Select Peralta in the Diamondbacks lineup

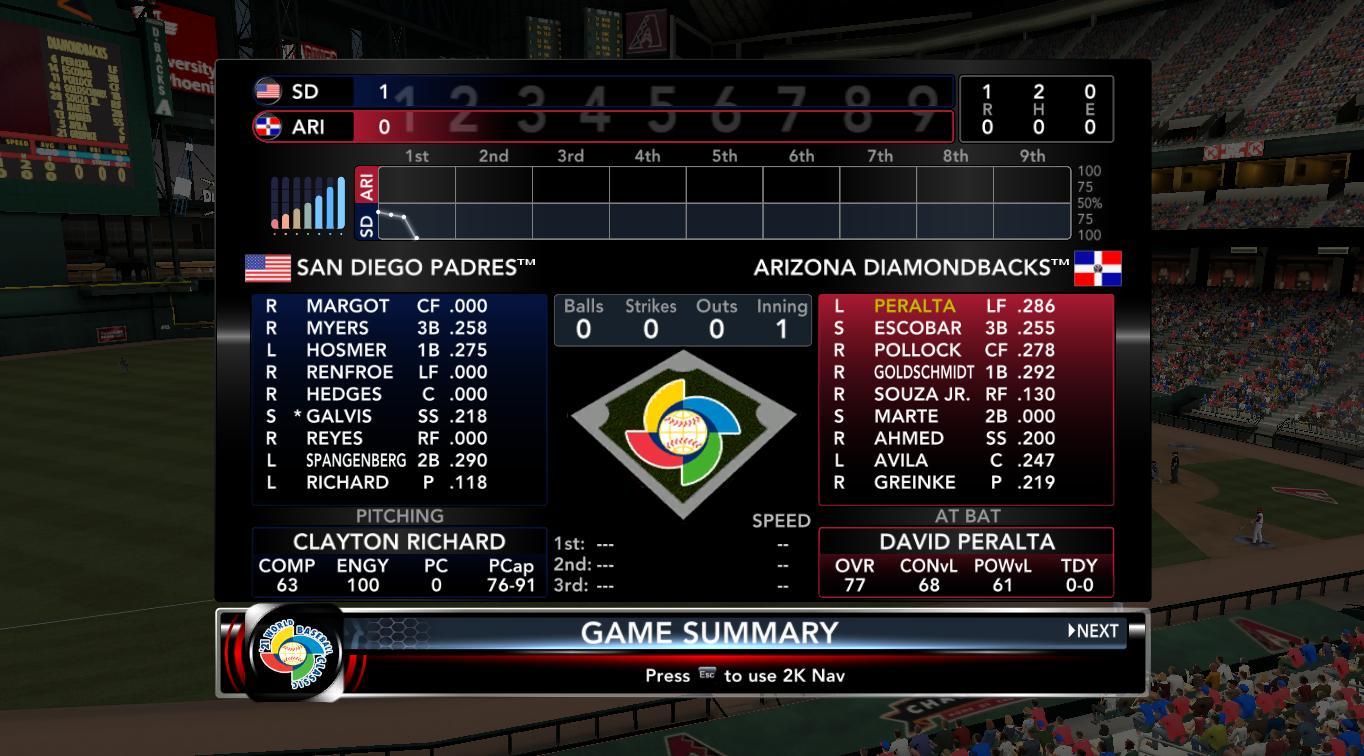click(914, 306)
